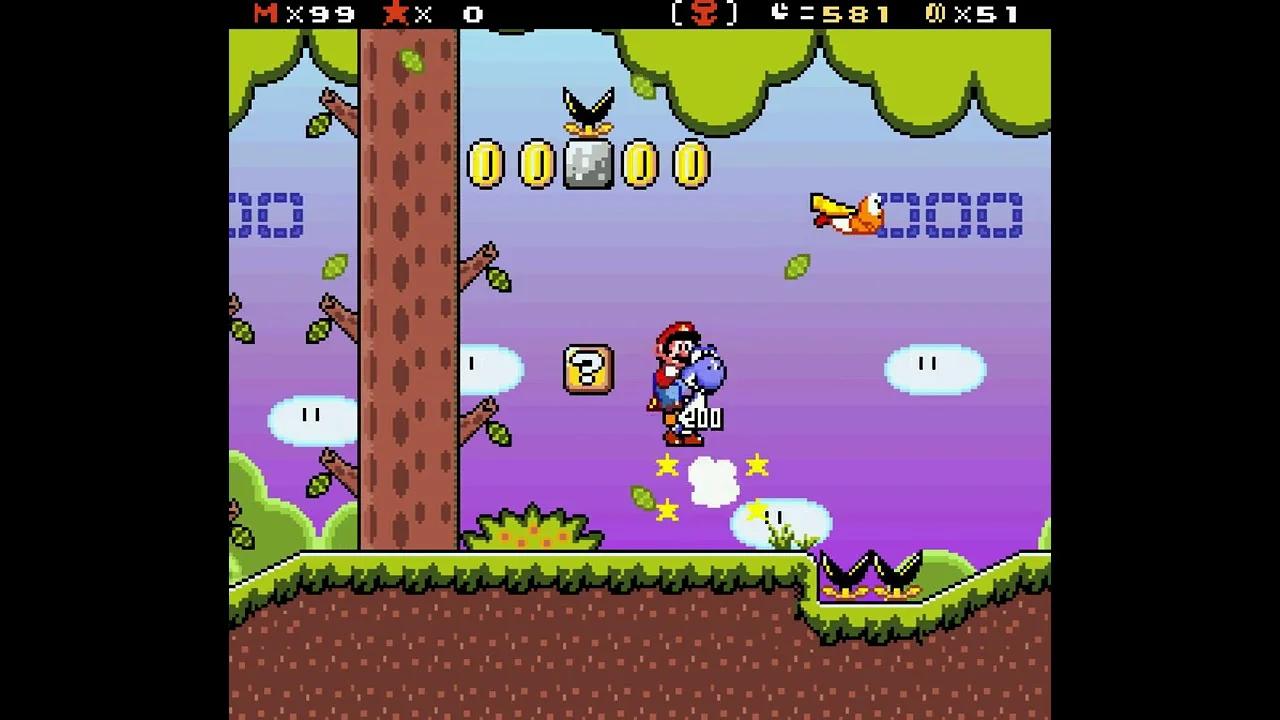The width and height of the screenshot is (1280, 720).
Task: Select the smiling cloud on the far right
Action: [x=936, y=369]
